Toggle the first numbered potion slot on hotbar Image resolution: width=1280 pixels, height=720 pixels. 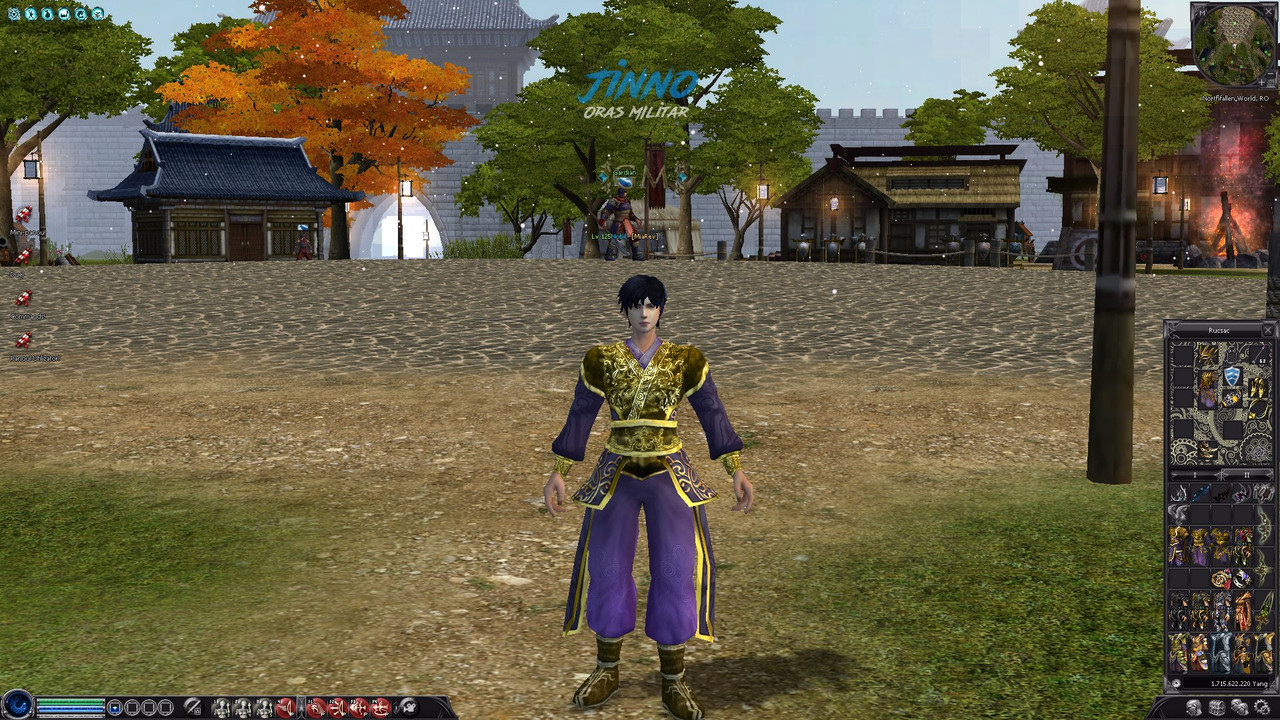[223, 706]
